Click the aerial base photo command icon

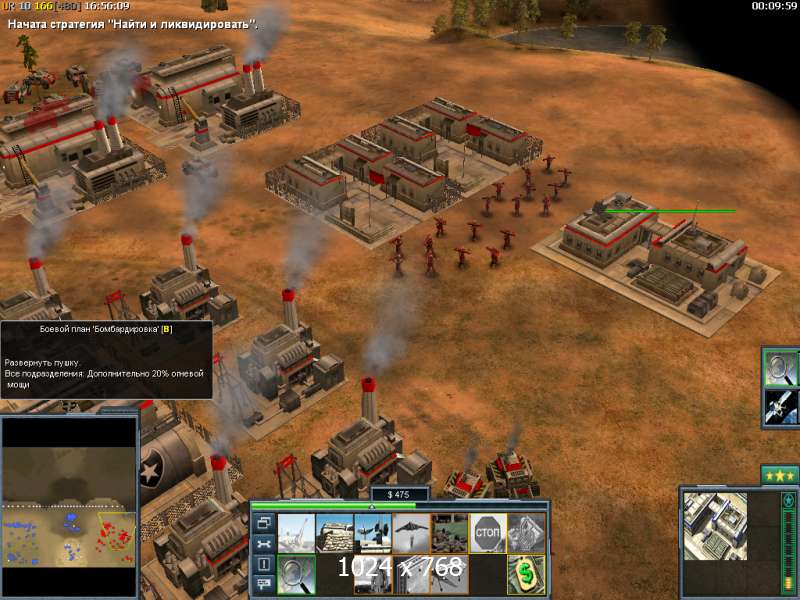tap(449, 533)
